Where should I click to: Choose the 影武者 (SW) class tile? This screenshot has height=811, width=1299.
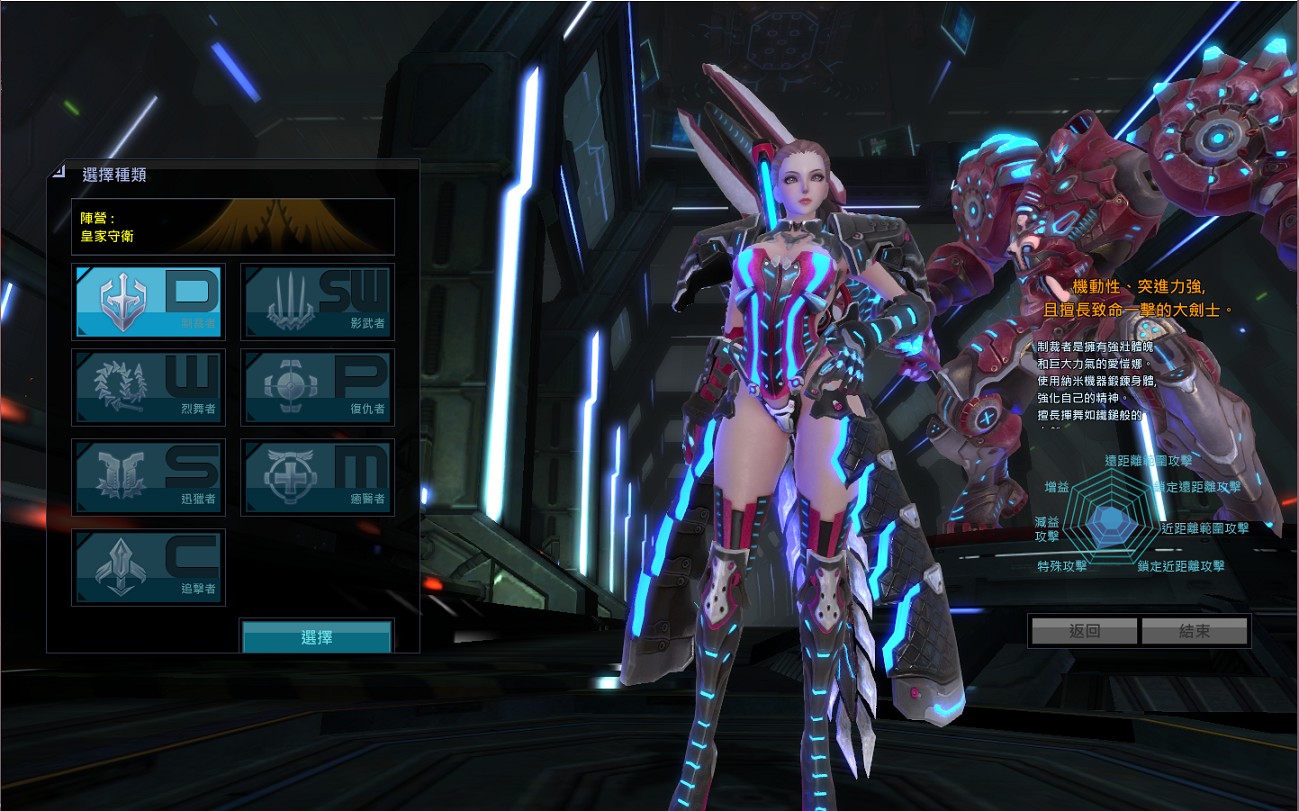tap(318, 301)
